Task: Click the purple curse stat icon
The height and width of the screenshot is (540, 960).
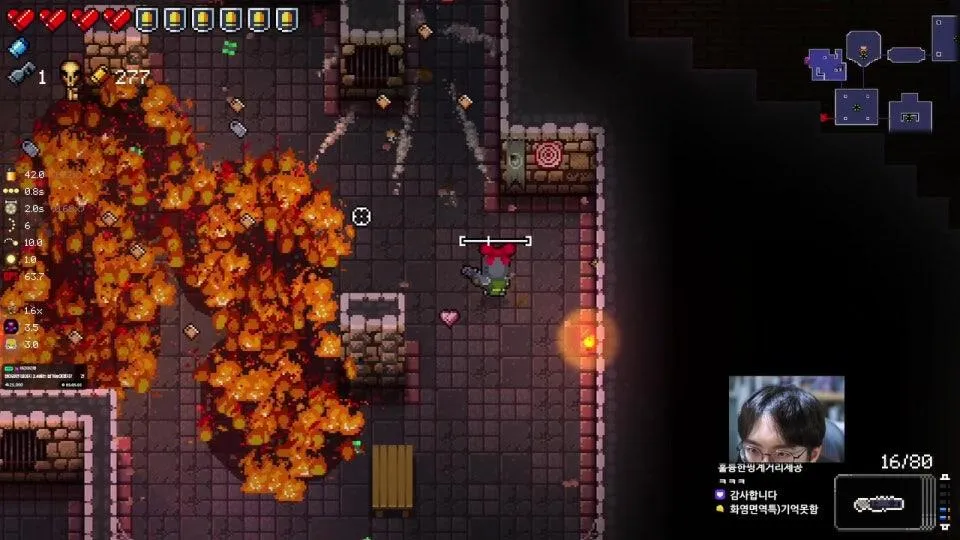Action: click(11, 327)
